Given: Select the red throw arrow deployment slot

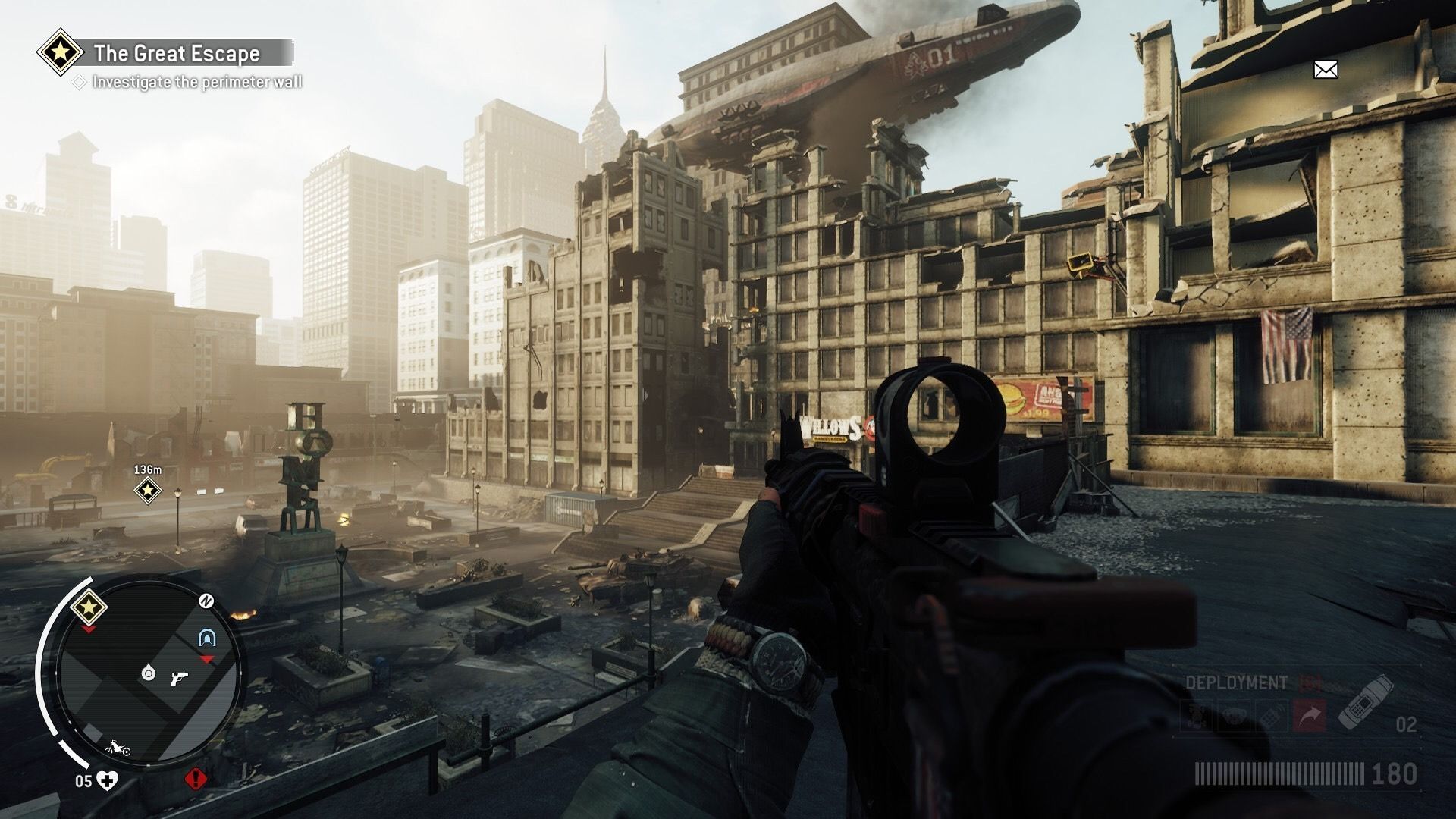Looking at the screenshot, I should coord(1311,717).
